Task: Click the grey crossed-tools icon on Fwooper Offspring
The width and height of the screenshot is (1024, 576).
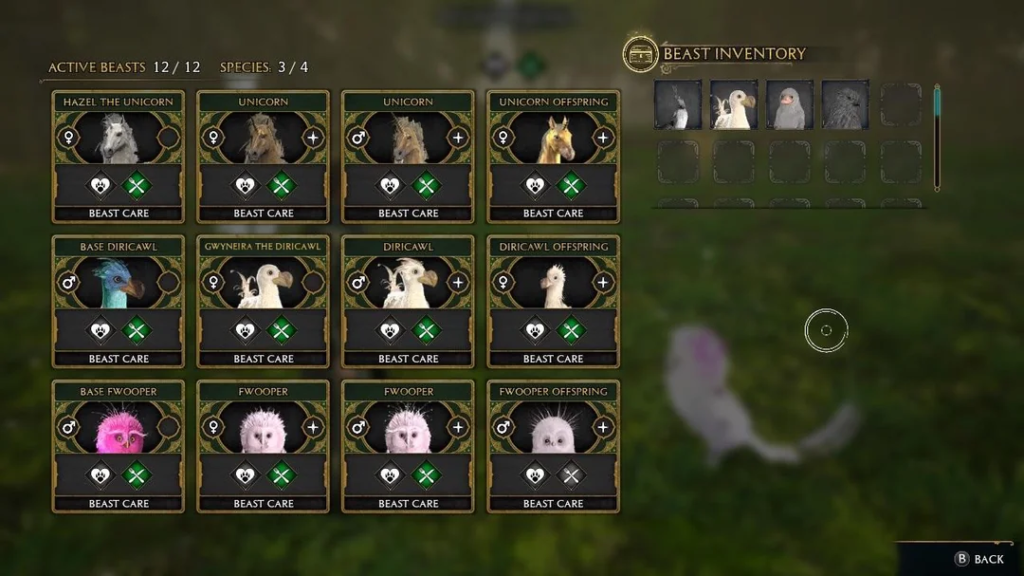Action: point(571,475)
